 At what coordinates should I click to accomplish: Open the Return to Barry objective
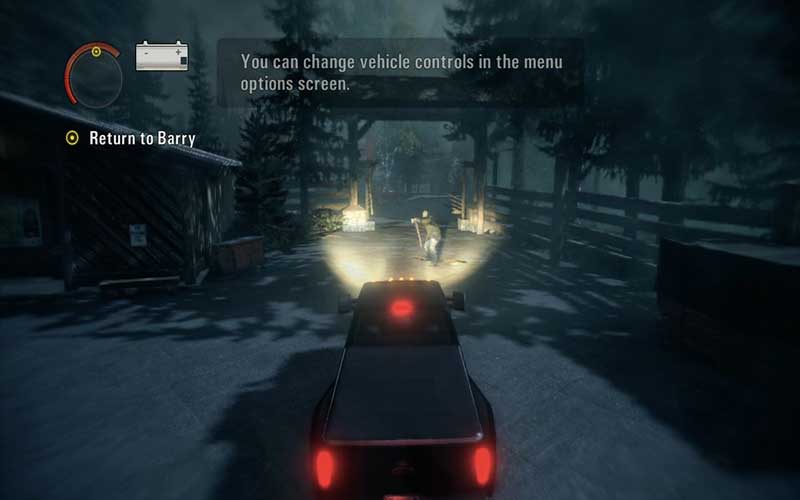point(141,138)
